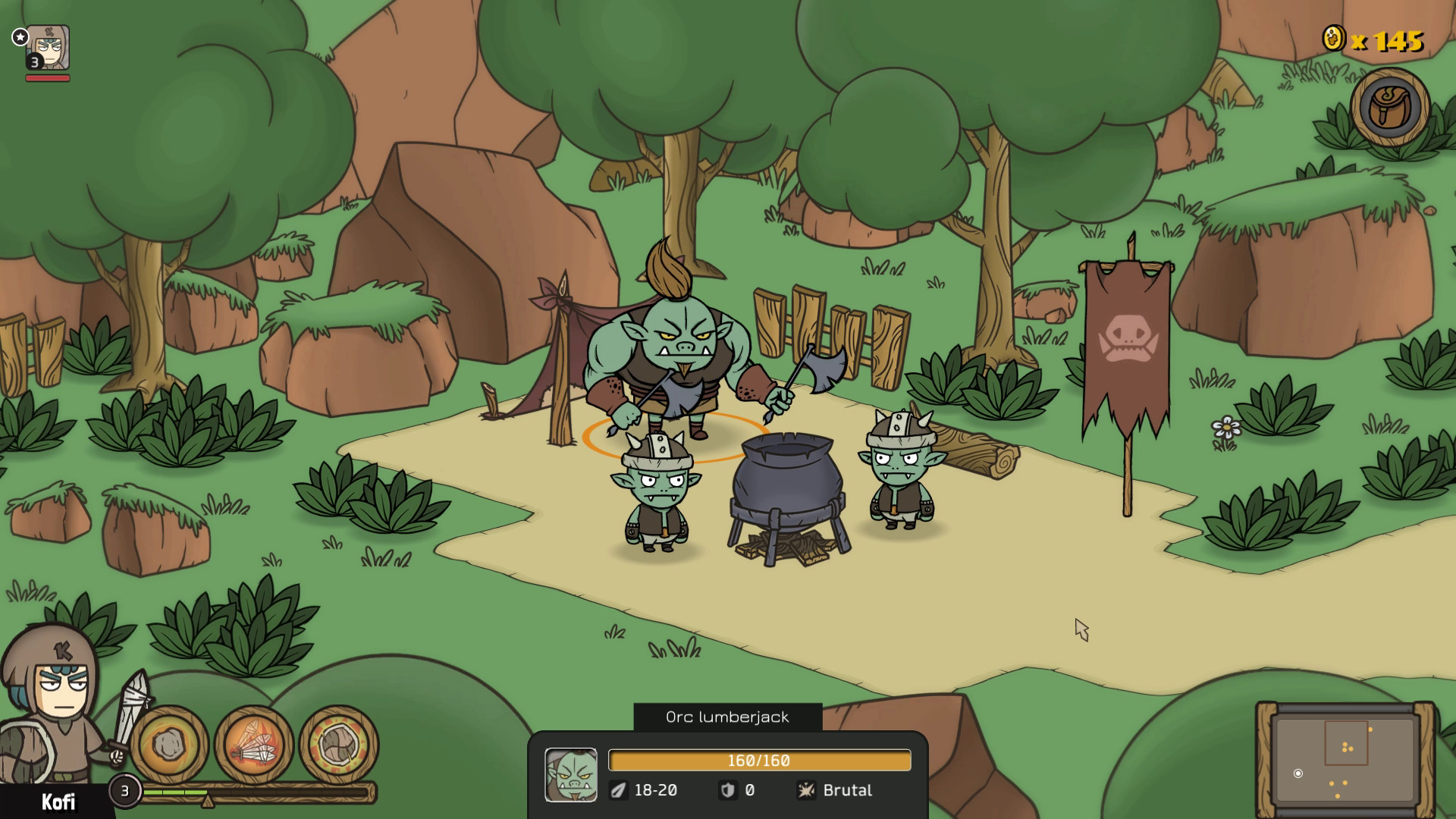Screen dimensions: 1456x819
Task: Click the Orc lumberjack nameplate
Action: point(726,717)
